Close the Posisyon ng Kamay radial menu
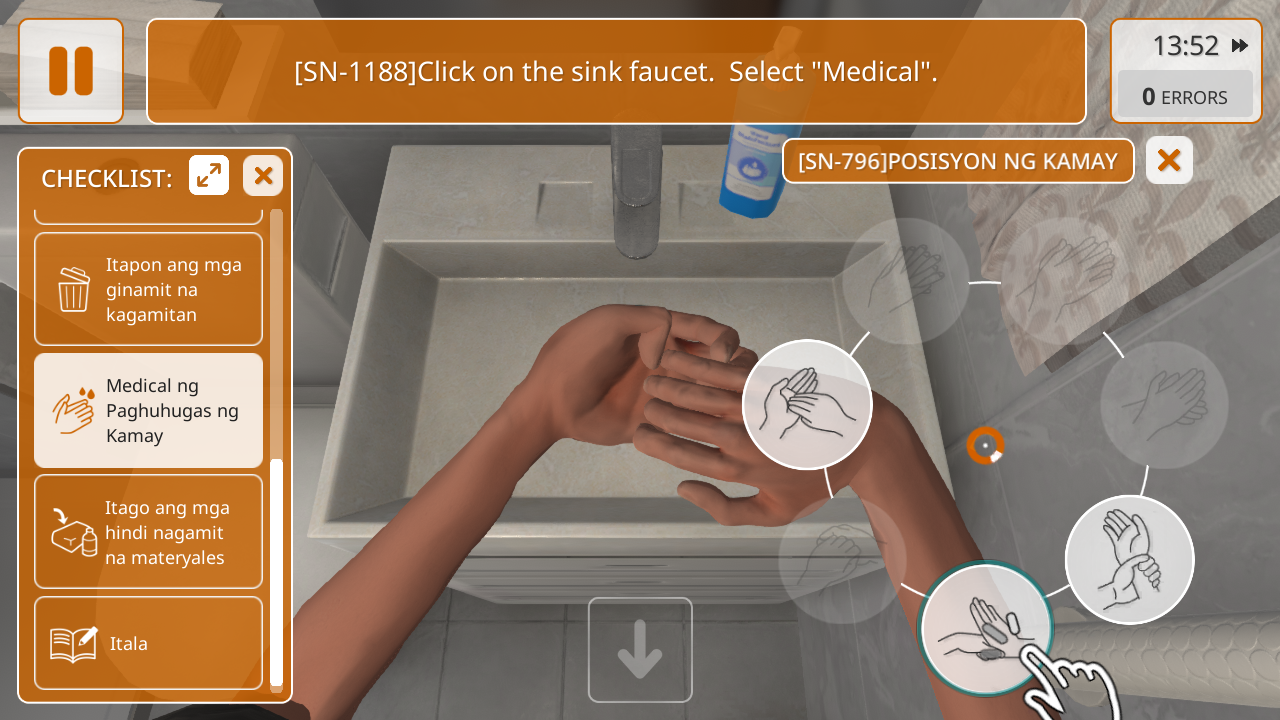This screenshot has height=720, width=1280. click(x=1169, y=161)
